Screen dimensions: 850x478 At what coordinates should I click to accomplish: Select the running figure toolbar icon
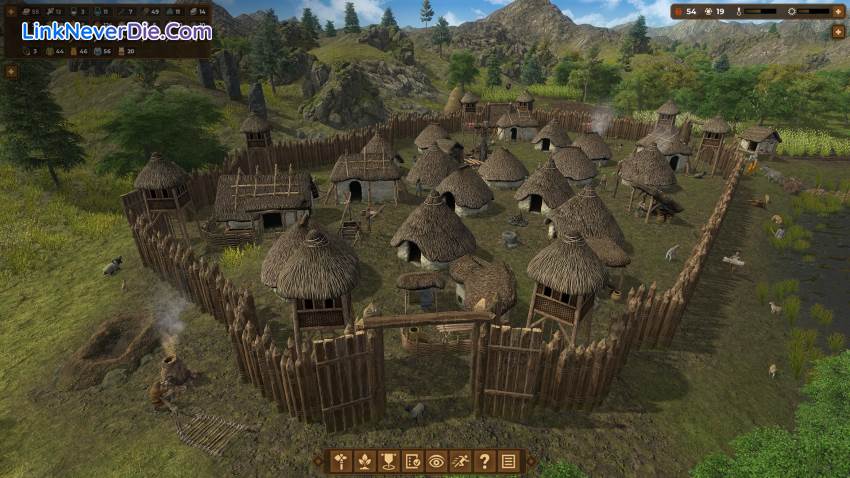(461, 461)
